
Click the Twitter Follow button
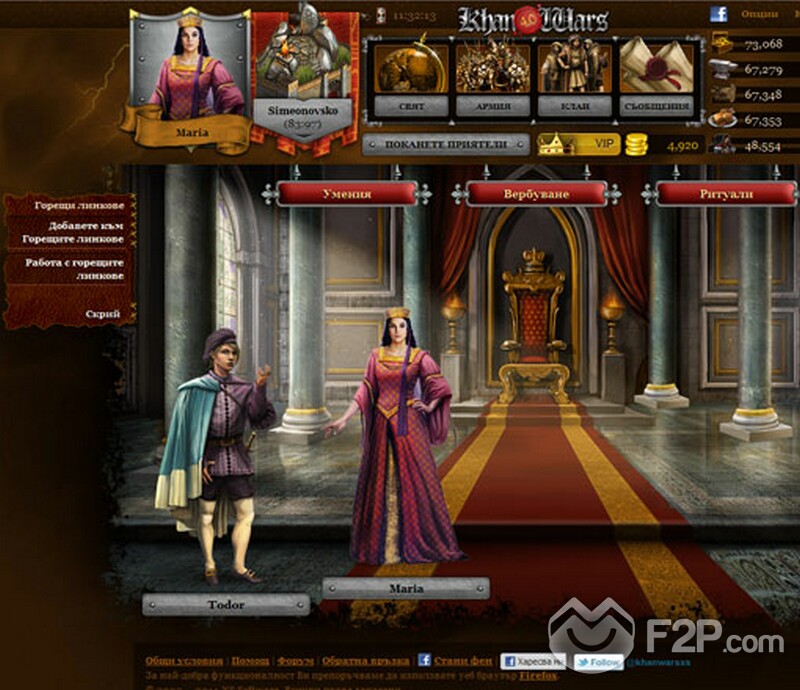598,662
